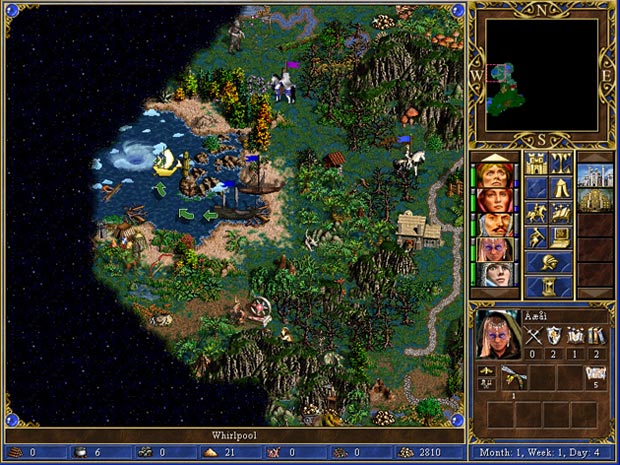Viewport: 620px width, 465px height.
Task: Put the hero to sleep with the tent button
Action: click(x=560, y=188)
